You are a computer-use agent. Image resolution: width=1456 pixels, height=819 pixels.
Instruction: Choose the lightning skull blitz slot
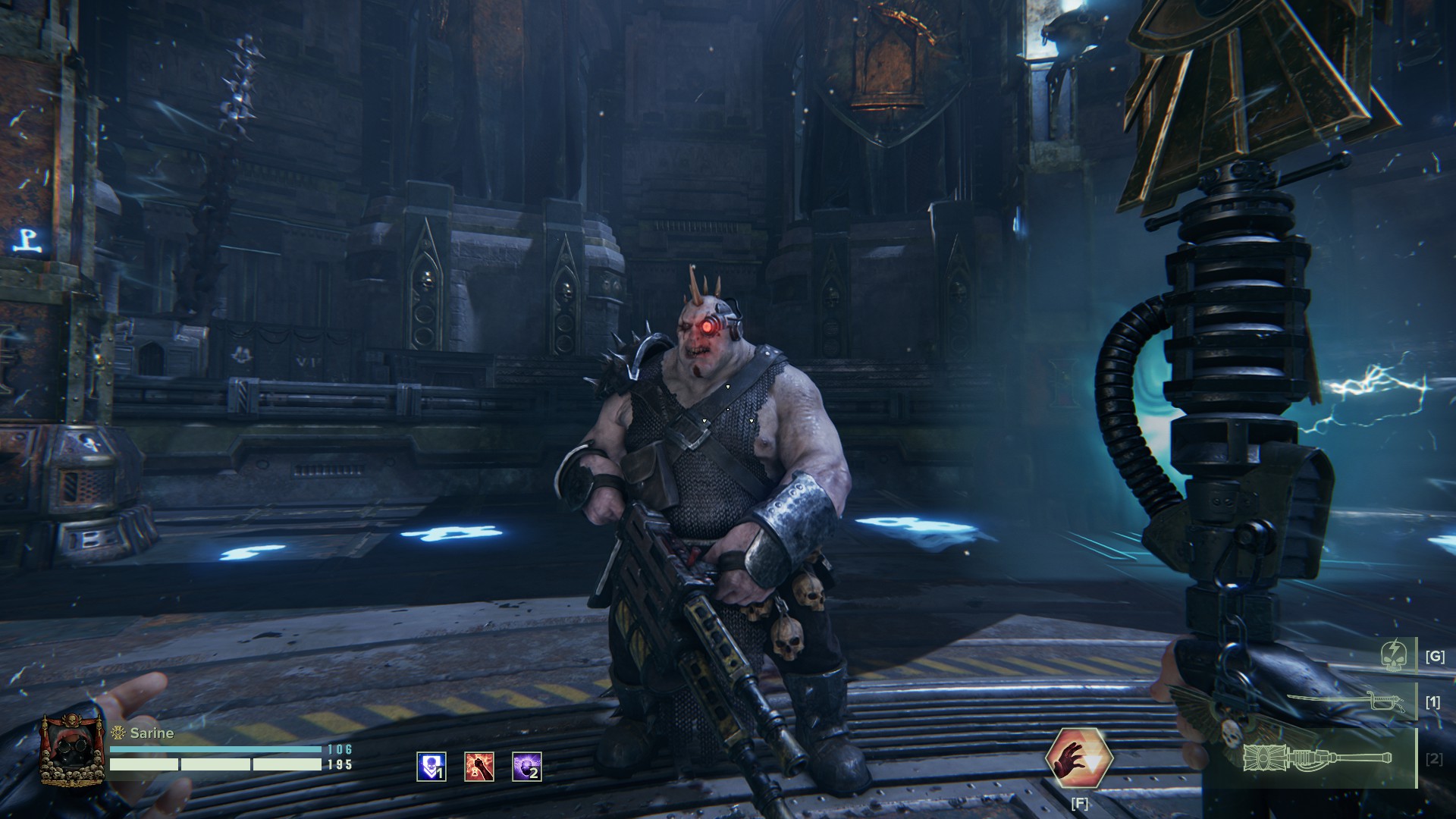pyautogui.click(x=1394, y=655)
